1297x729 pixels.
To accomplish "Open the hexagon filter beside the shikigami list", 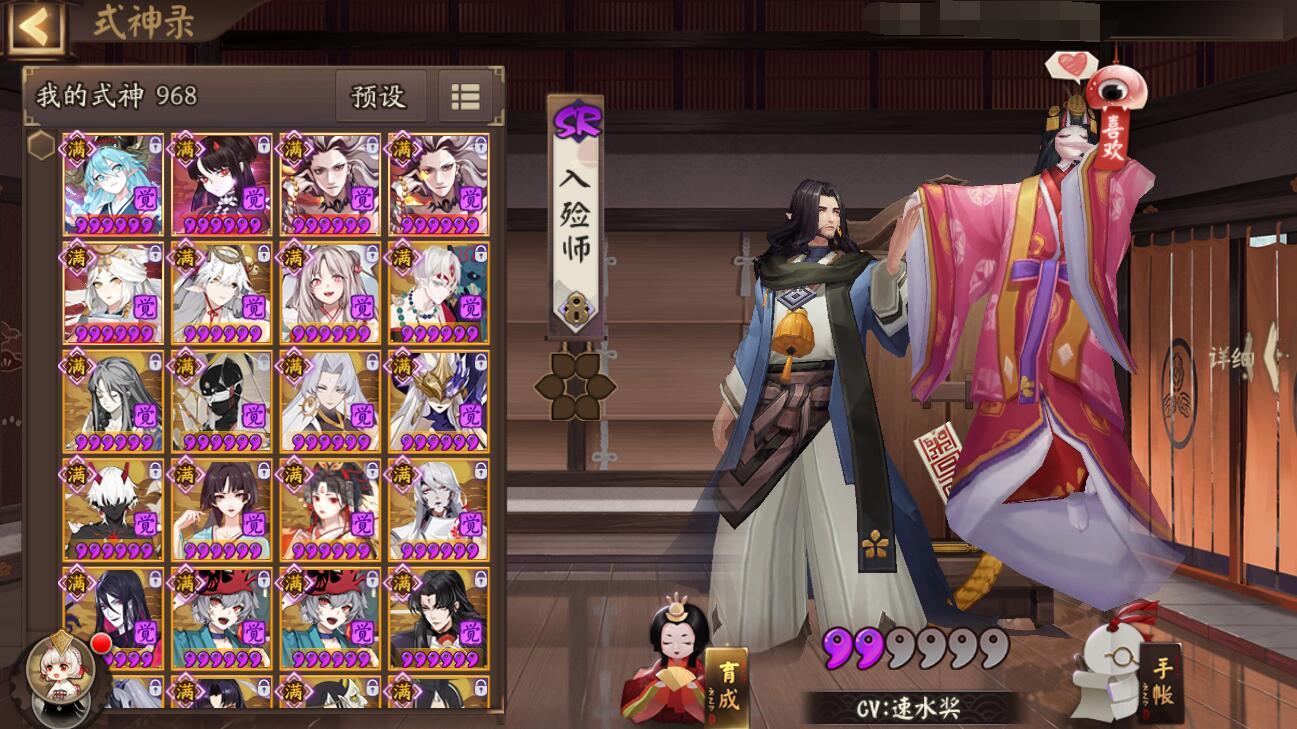I will coord(41,147).
